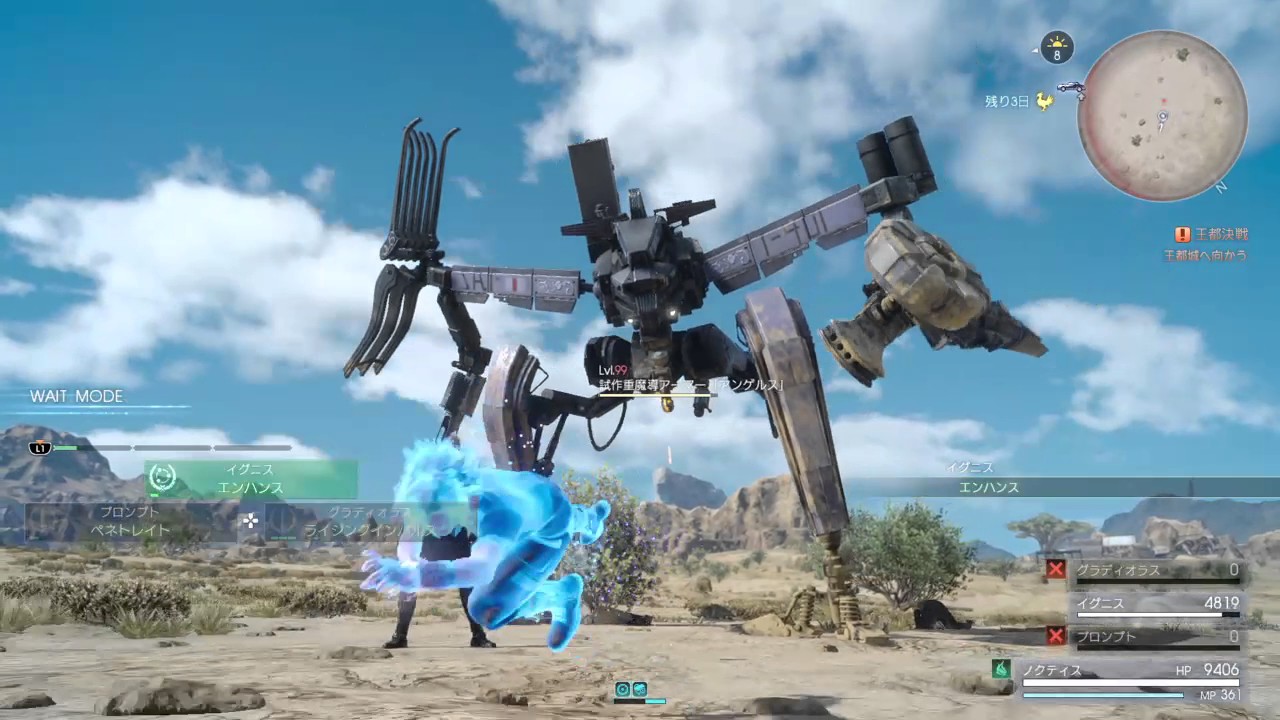
Task: Click the red X icon beside グラディオラス
Action: point(1056,569)
